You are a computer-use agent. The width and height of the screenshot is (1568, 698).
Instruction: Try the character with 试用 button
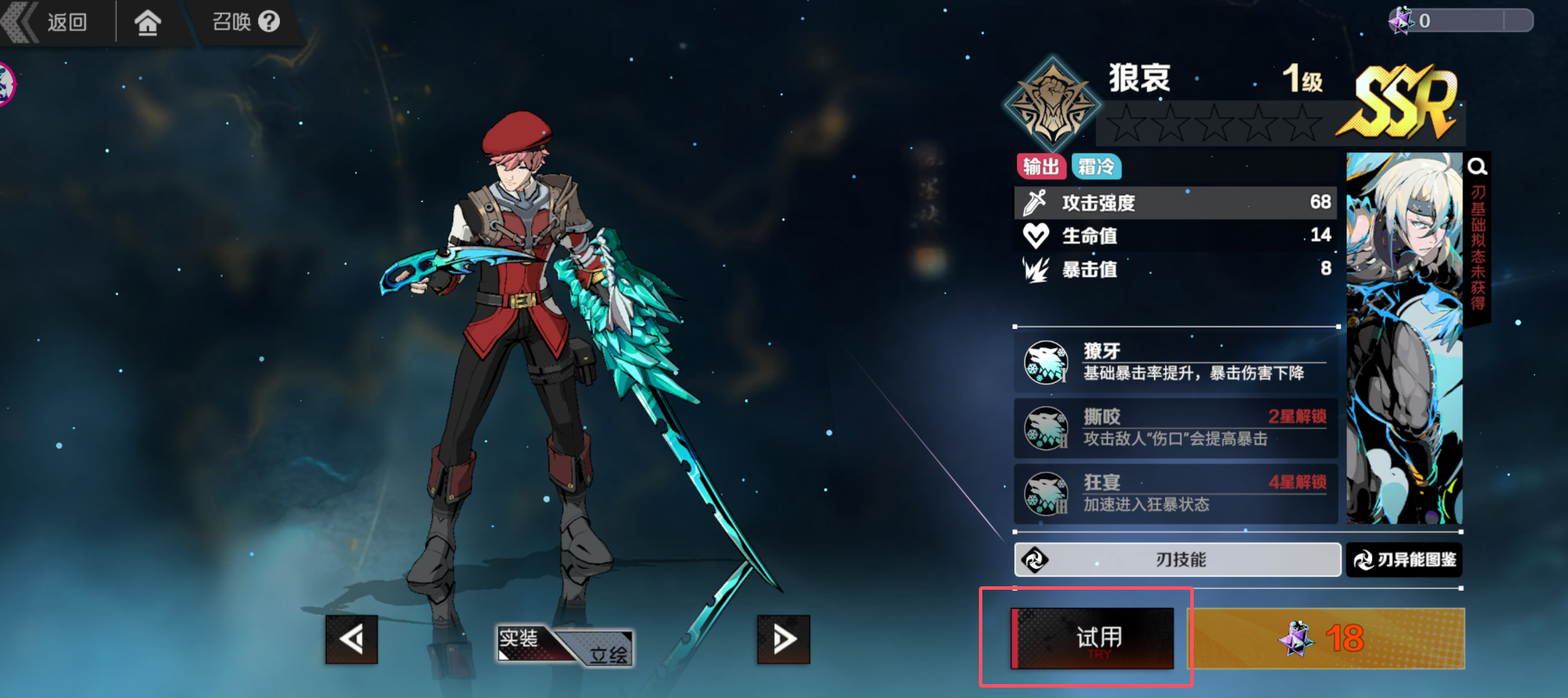[1093, 638]
